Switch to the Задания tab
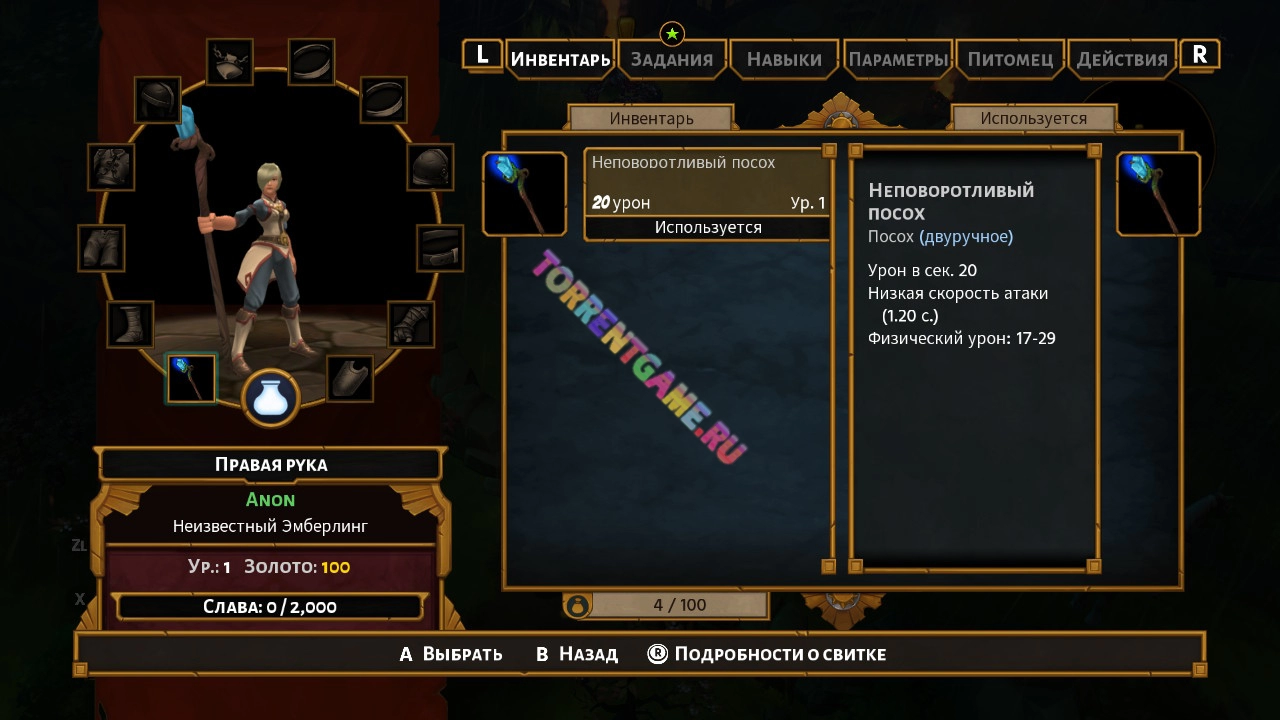1280x720 pixels. pos(671,59)
